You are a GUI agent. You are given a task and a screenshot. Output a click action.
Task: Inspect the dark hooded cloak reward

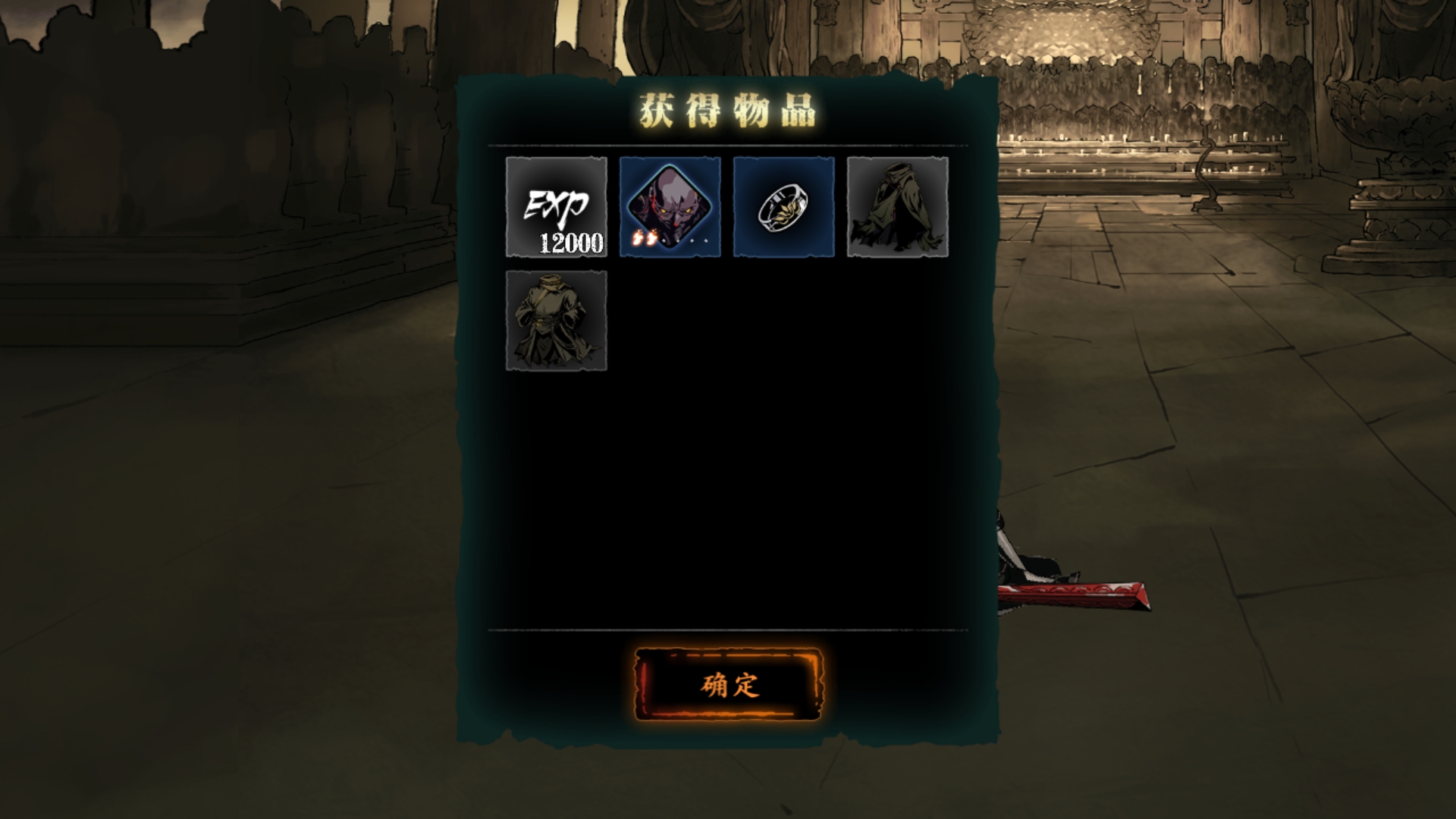tap(898, 207)
